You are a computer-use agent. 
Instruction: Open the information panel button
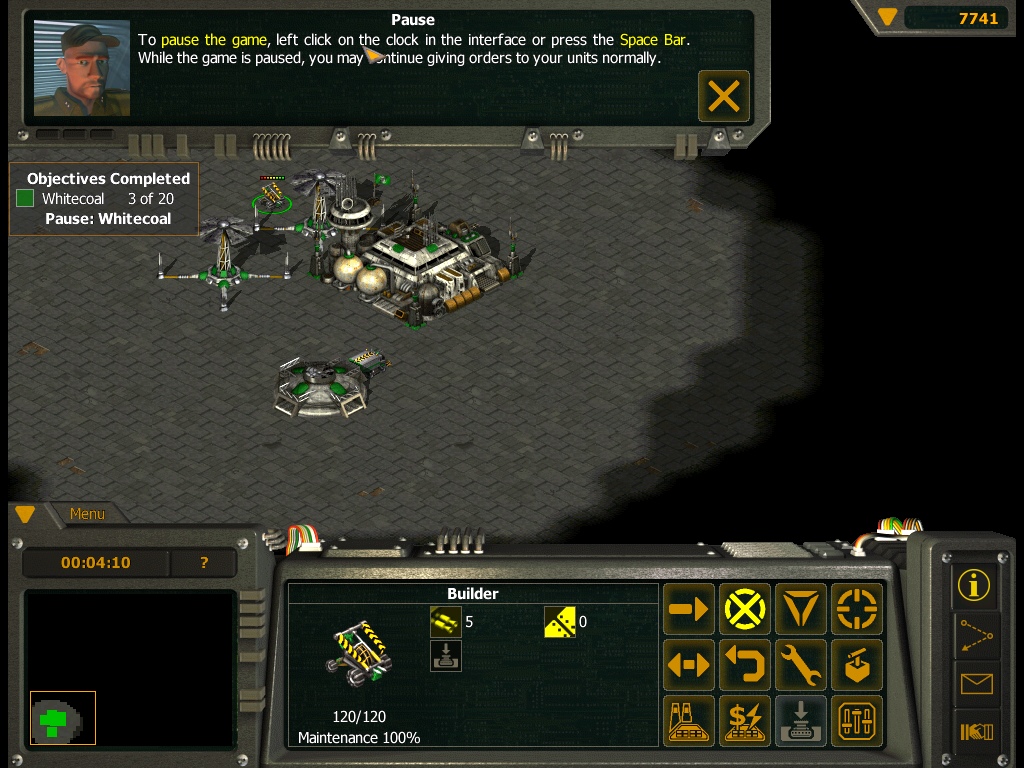coord(975,585)
